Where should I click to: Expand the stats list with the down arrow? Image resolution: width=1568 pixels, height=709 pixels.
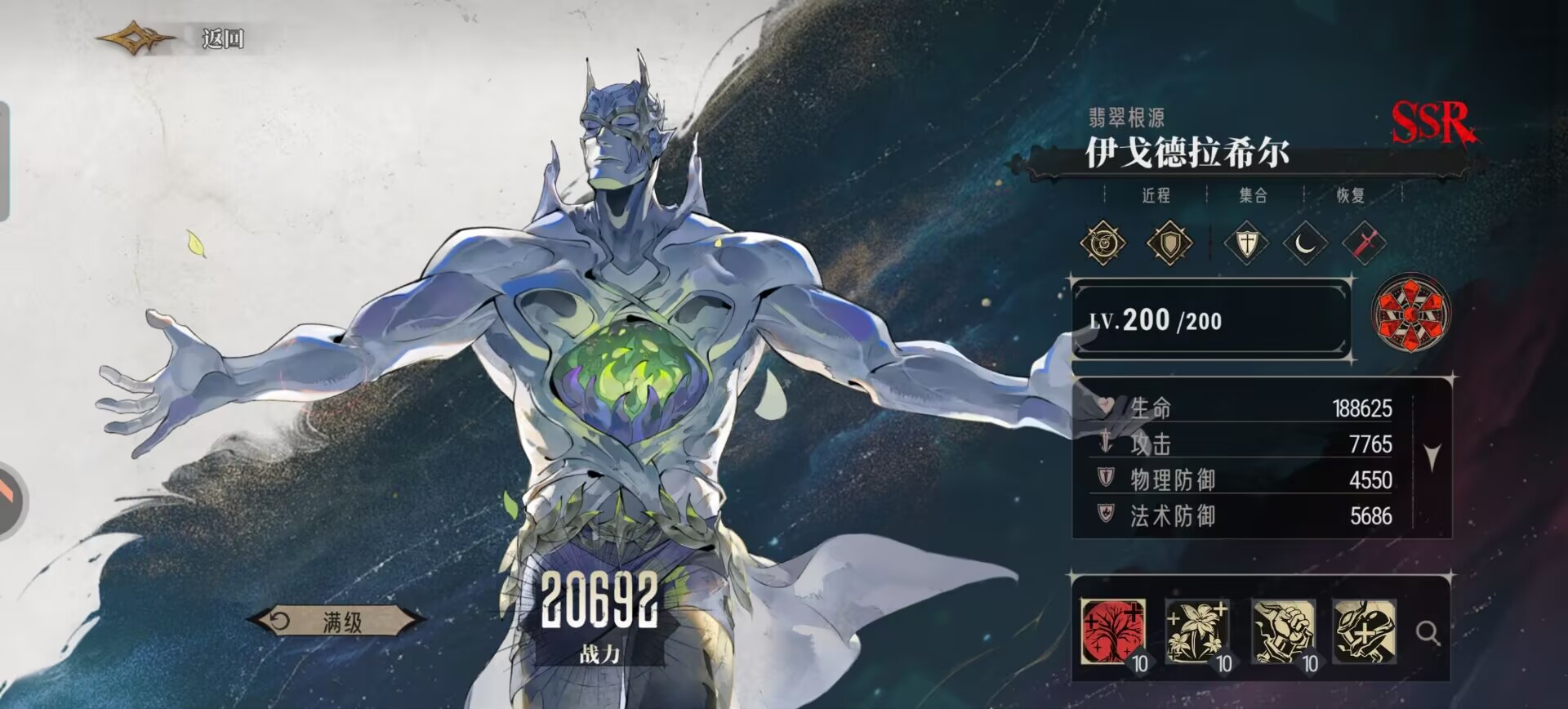click(x=1432, y=457)
